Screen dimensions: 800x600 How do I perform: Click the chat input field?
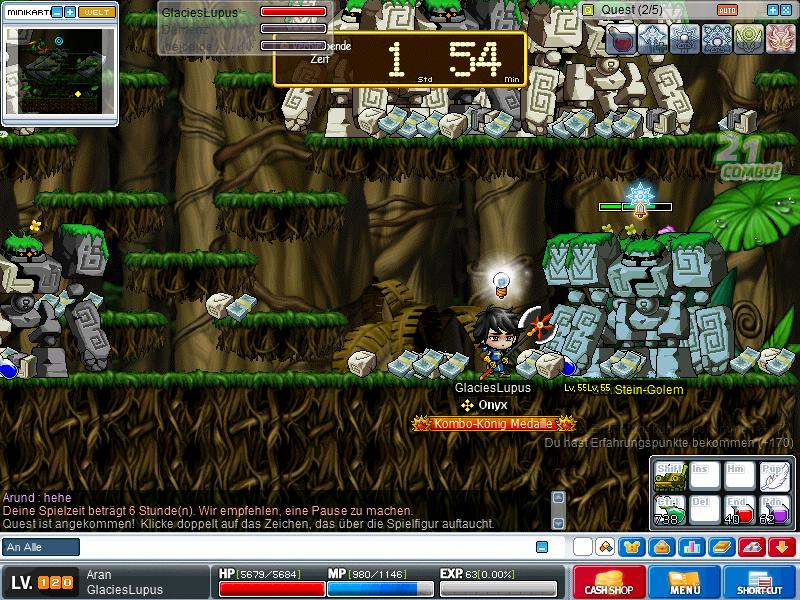coord(300,547)
